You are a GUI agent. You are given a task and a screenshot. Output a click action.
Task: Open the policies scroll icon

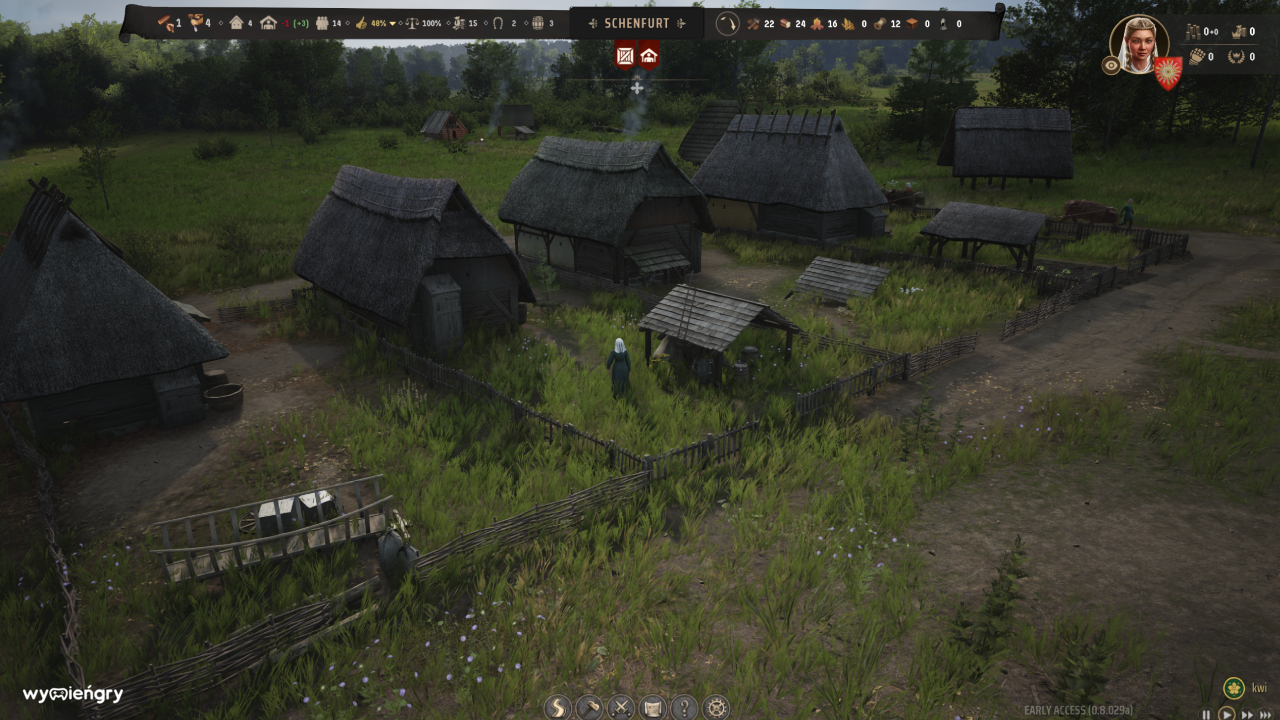(x=652, y=709)
